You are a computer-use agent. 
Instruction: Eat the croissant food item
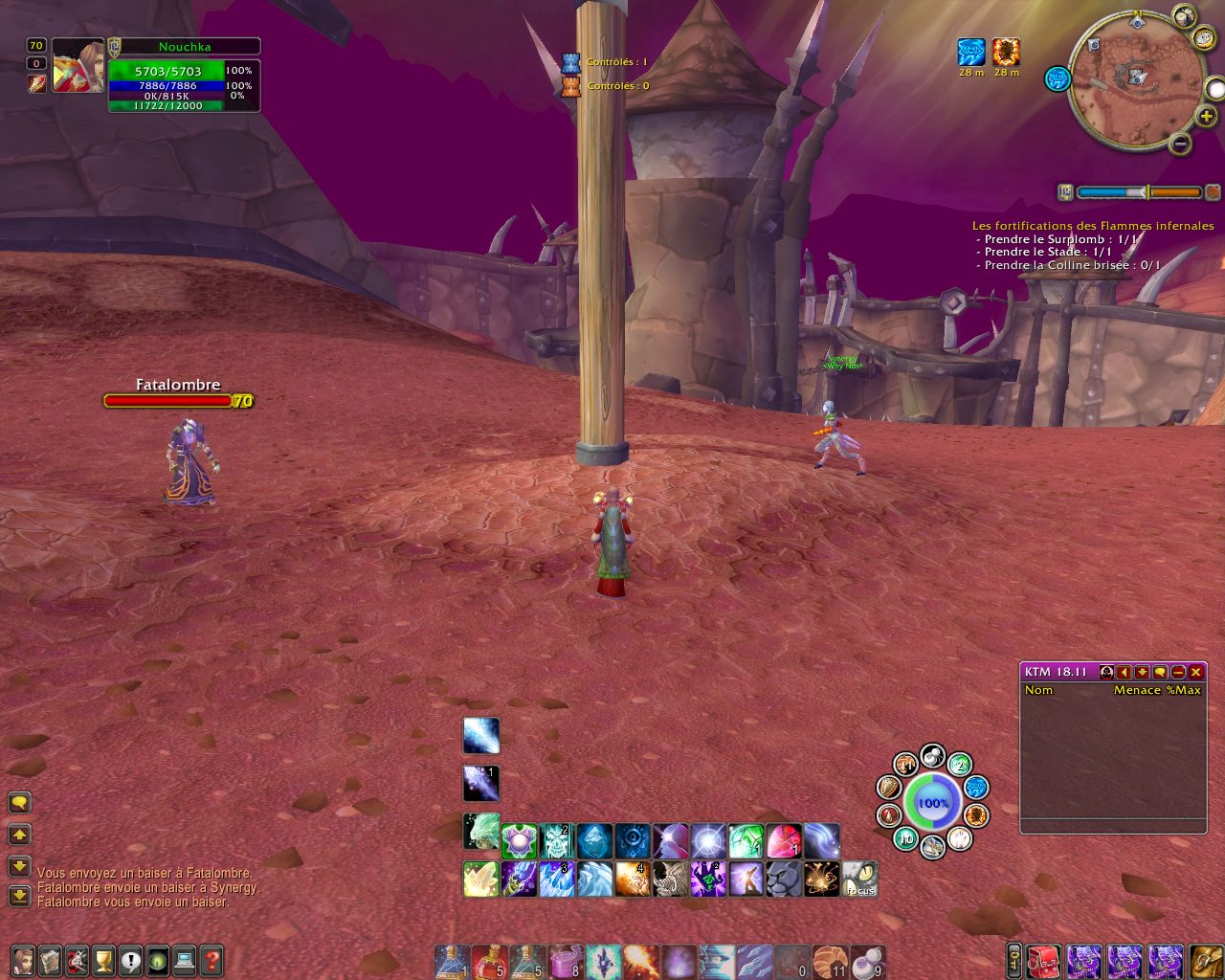tap(829, 961)
